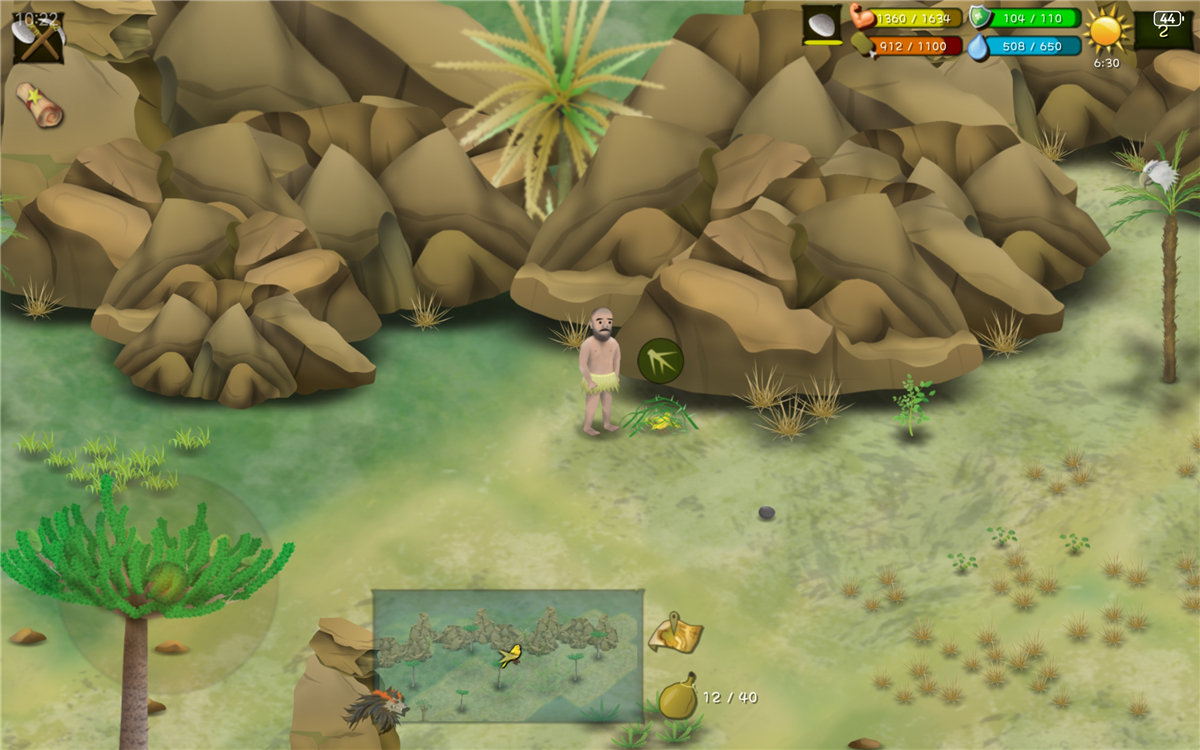
Task: Click the sun day-time icon
Action: point(1107,28)
